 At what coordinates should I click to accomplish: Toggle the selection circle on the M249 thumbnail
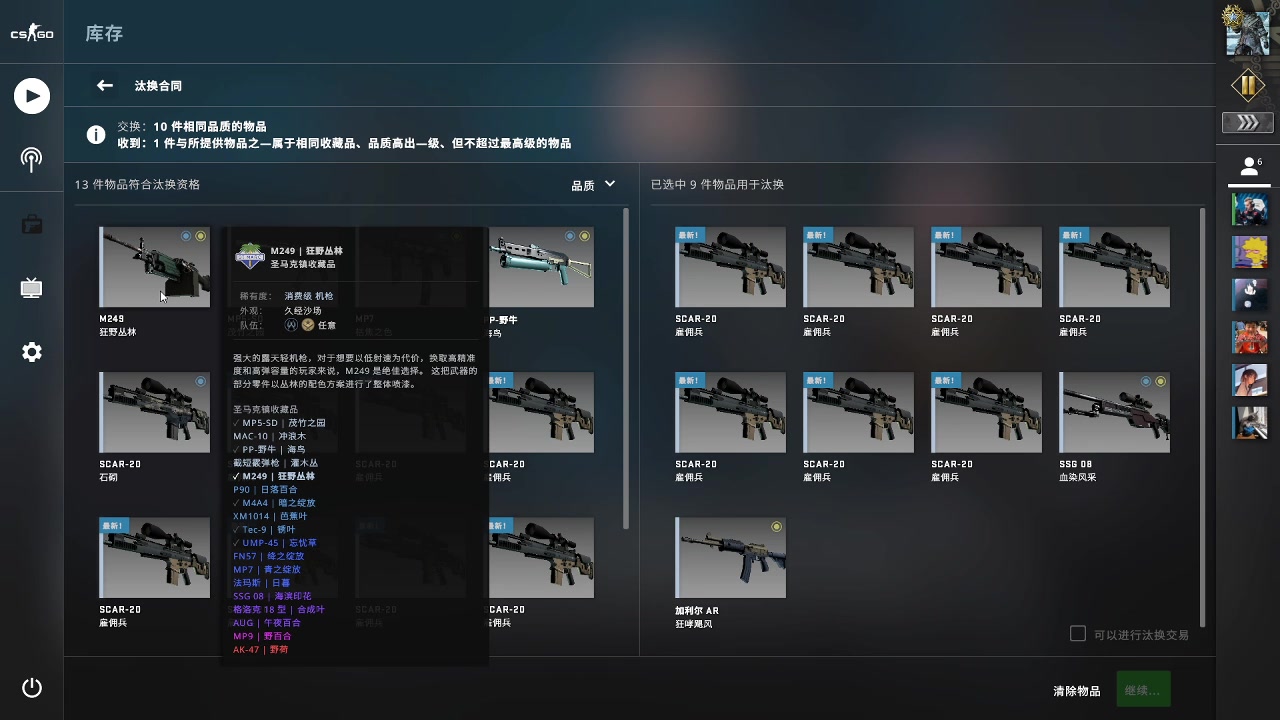coord(186,235)
